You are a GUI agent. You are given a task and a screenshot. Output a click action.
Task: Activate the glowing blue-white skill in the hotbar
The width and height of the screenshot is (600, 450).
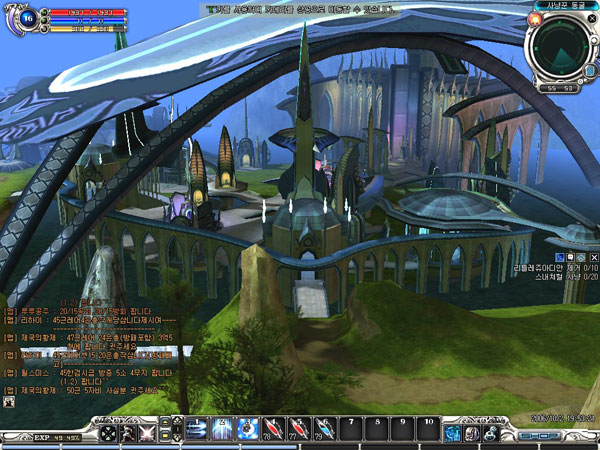[x=220, y=431]
